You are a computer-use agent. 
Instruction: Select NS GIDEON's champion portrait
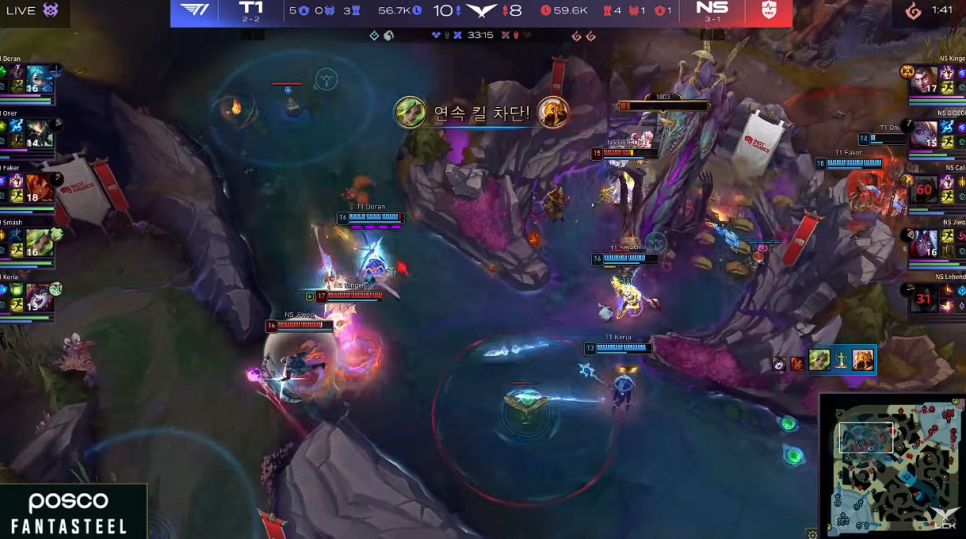(x=924, y=134)
